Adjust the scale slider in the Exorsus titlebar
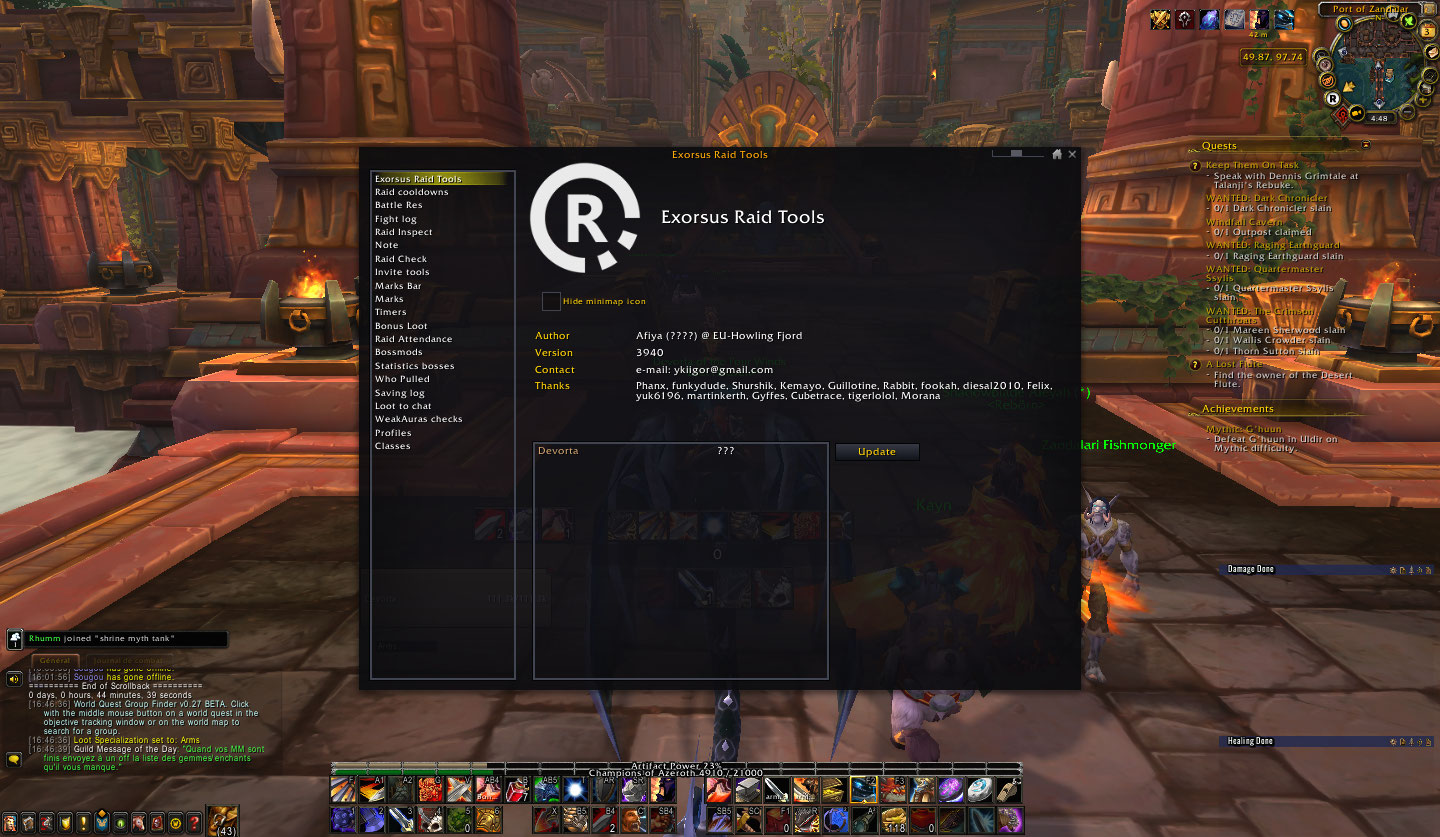The height and width of the screenshot is (837, 1440). pos(1016,153)
